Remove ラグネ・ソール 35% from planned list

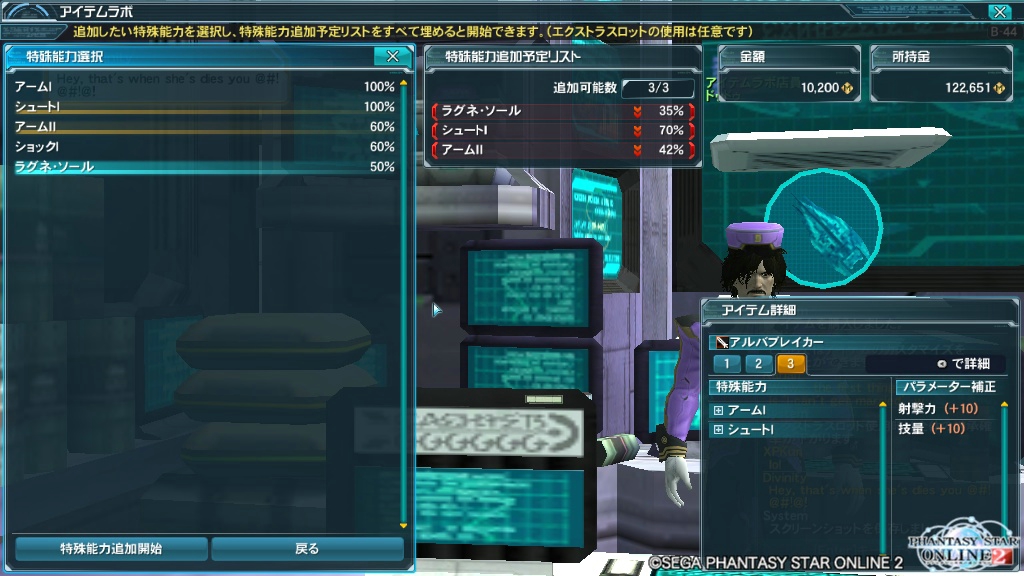tap(560, 111)
